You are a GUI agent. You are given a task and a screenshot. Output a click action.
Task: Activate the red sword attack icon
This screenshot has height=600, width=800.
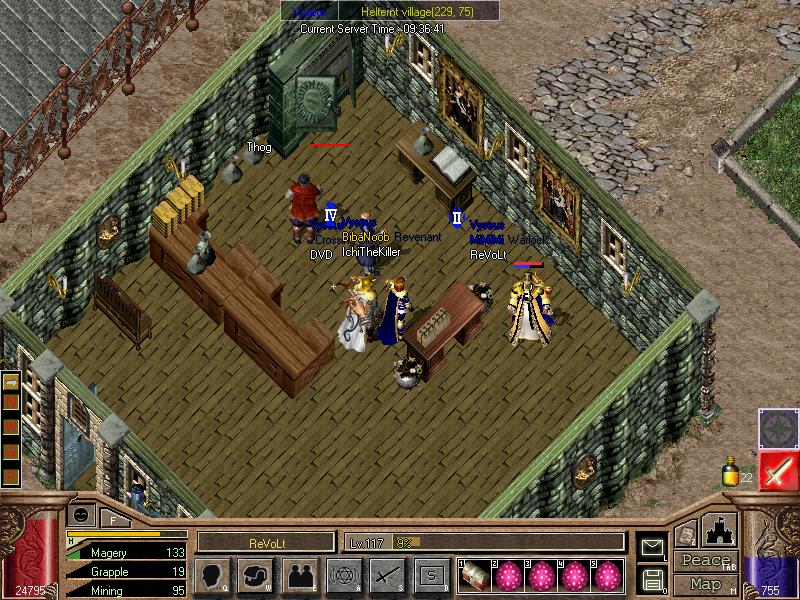[777, 471]
